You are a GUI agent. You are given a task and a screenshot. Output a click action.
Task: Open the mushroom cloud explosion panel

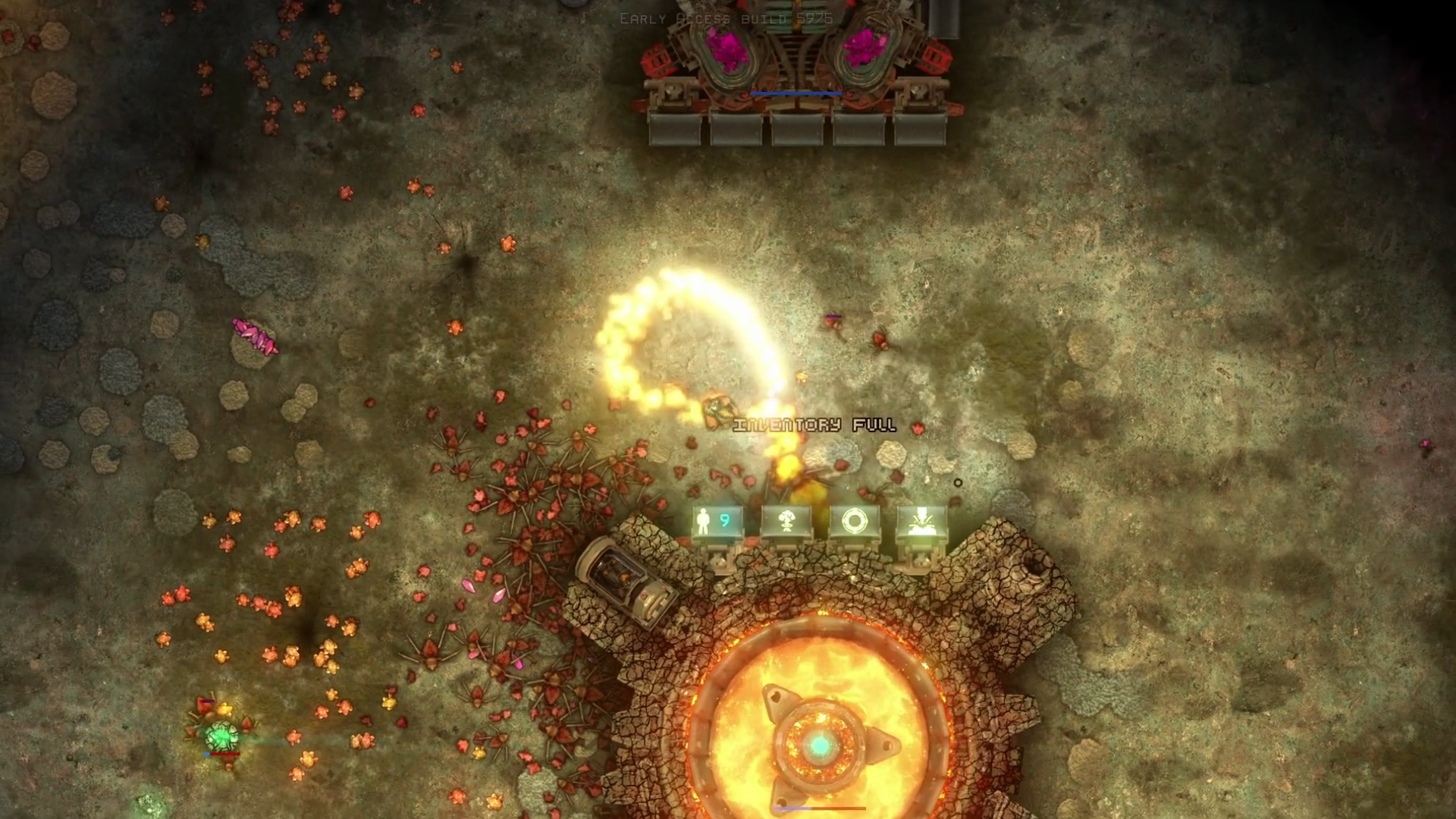785,522
